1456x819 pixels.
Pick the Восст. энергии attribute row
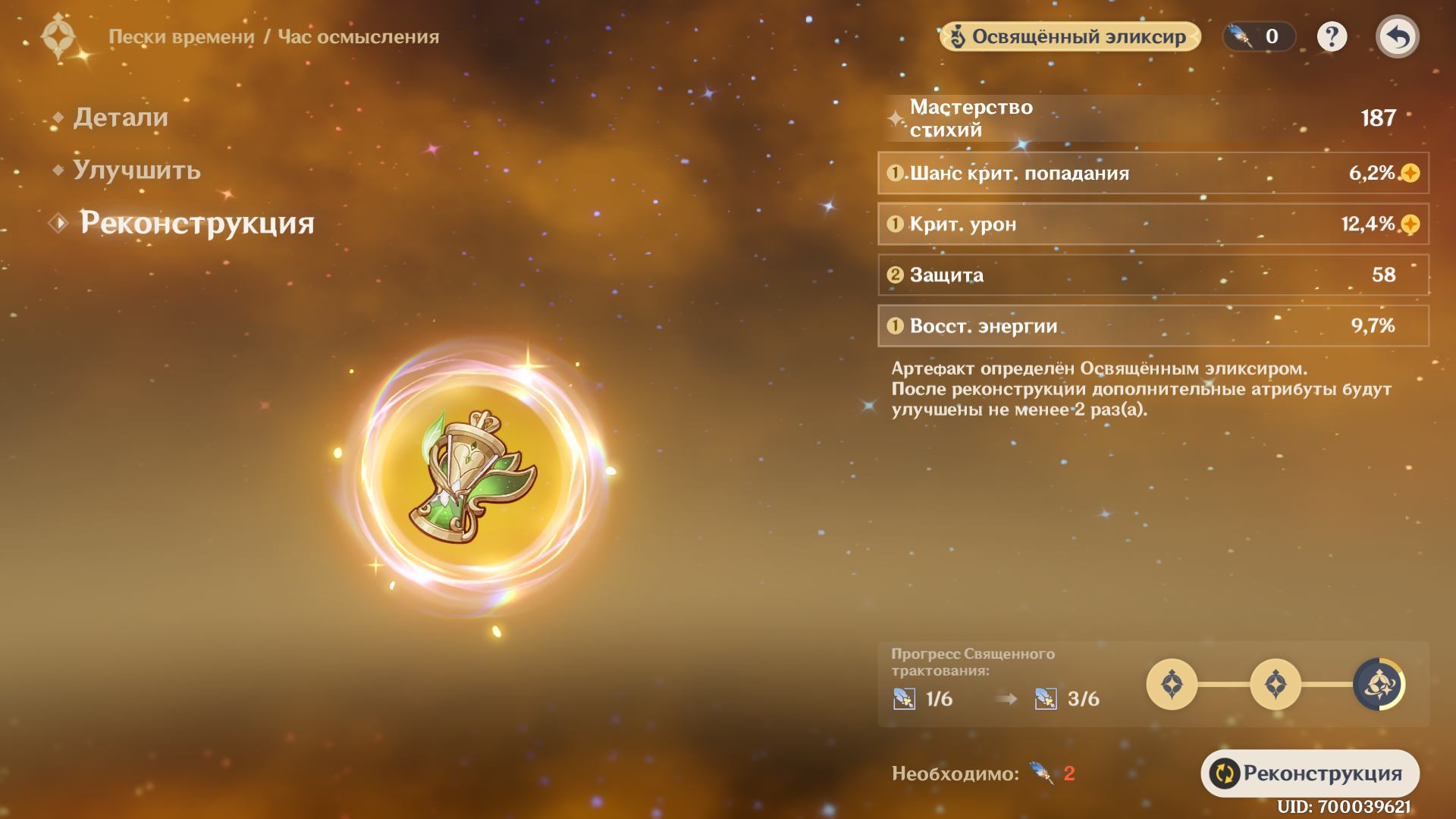pyautogui.click(x=1153, y=325)
